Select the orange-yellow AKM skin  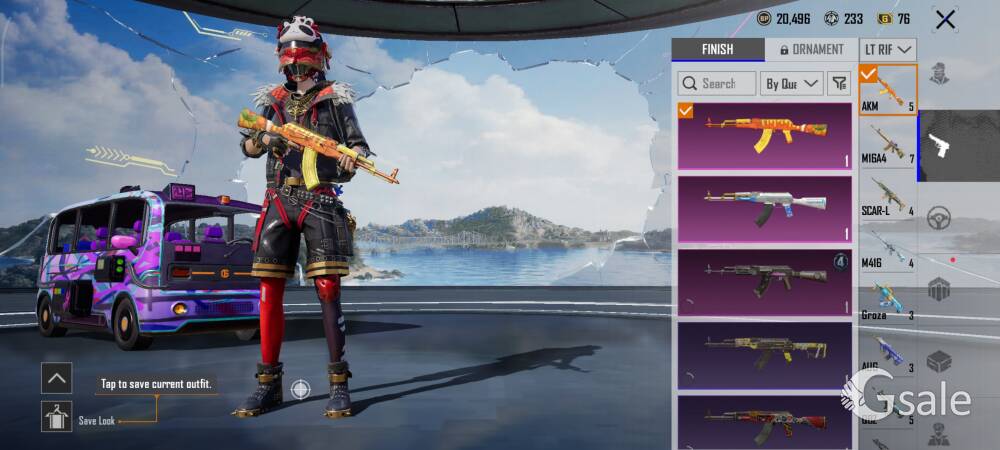[x=765, y=136]
